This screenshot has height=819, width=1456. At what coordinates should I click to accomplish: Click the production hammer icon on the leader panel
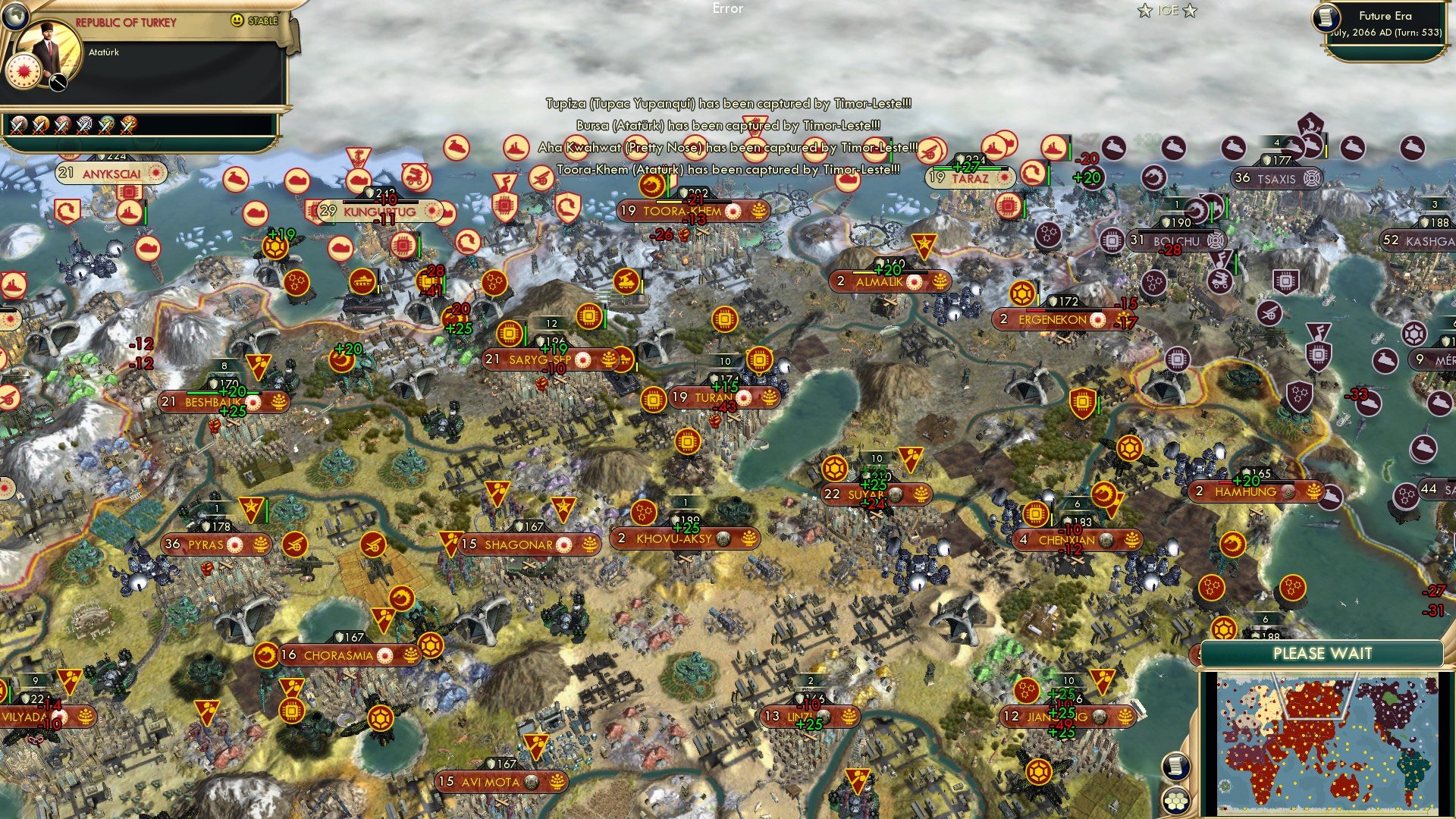click(58, 82)
